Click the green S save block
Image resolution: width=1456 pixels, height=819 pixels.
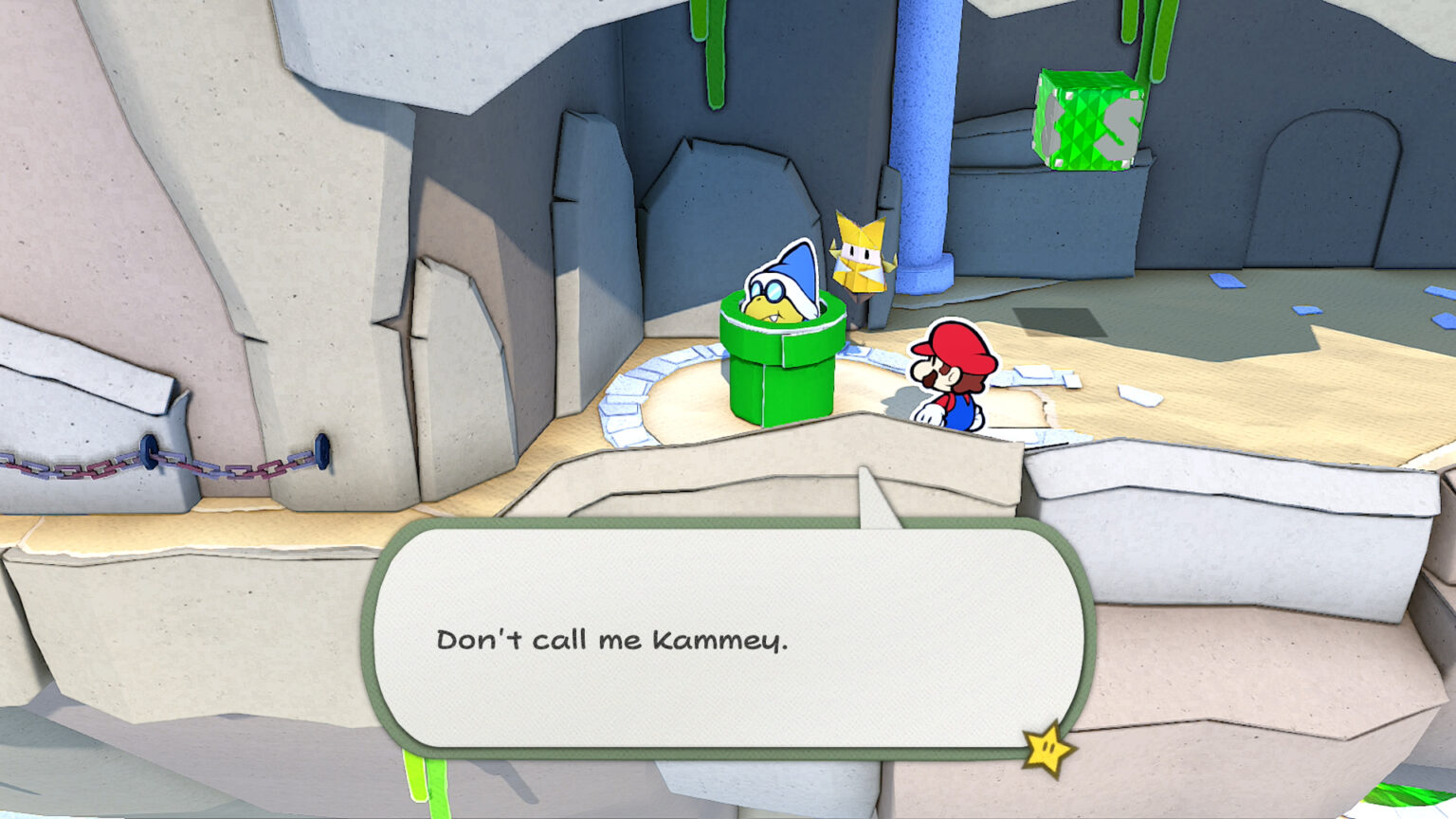[1088, 118]
